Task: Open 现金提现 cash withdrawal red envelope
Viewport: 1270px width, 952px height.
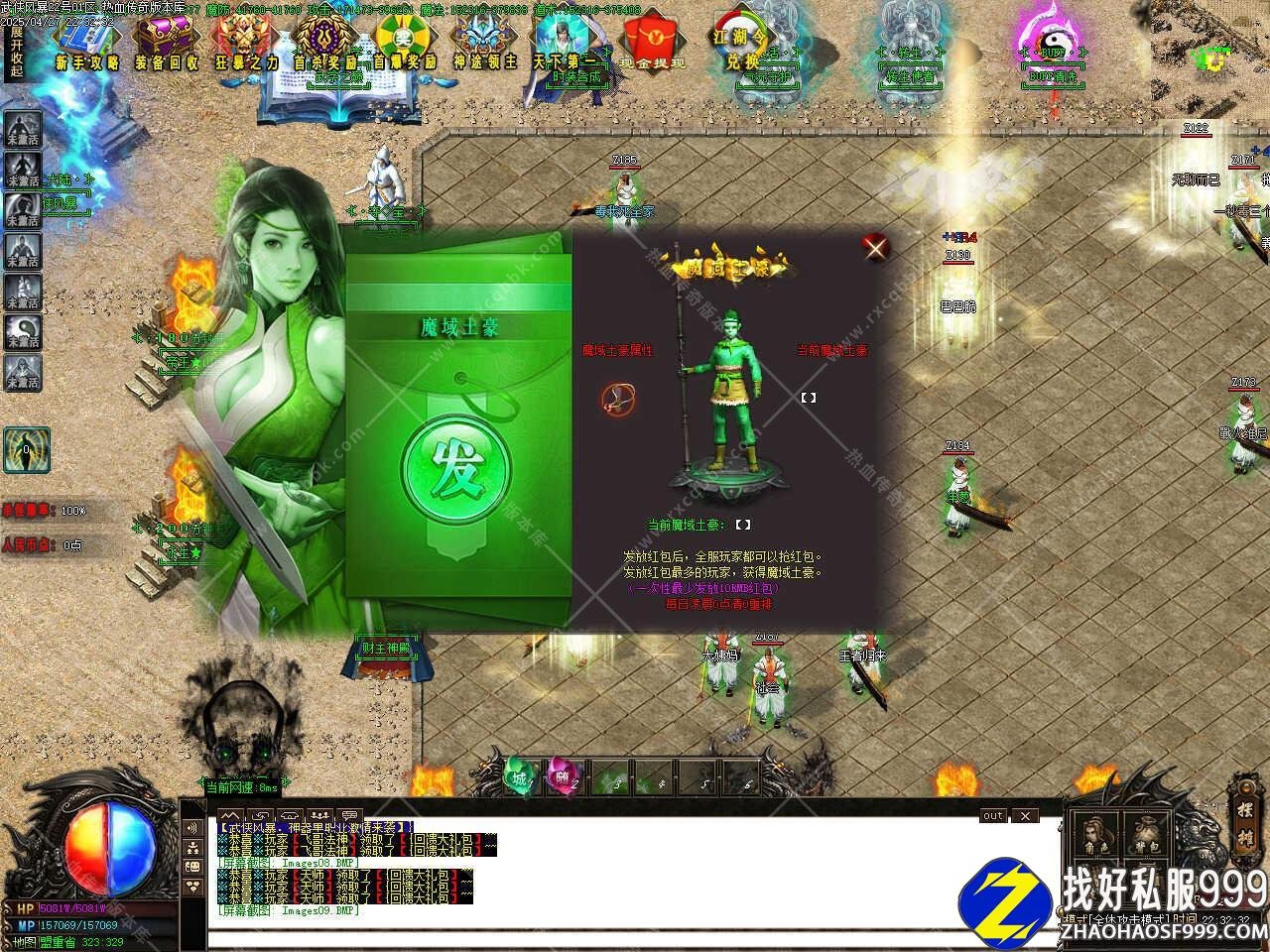Action: (652, 42)
